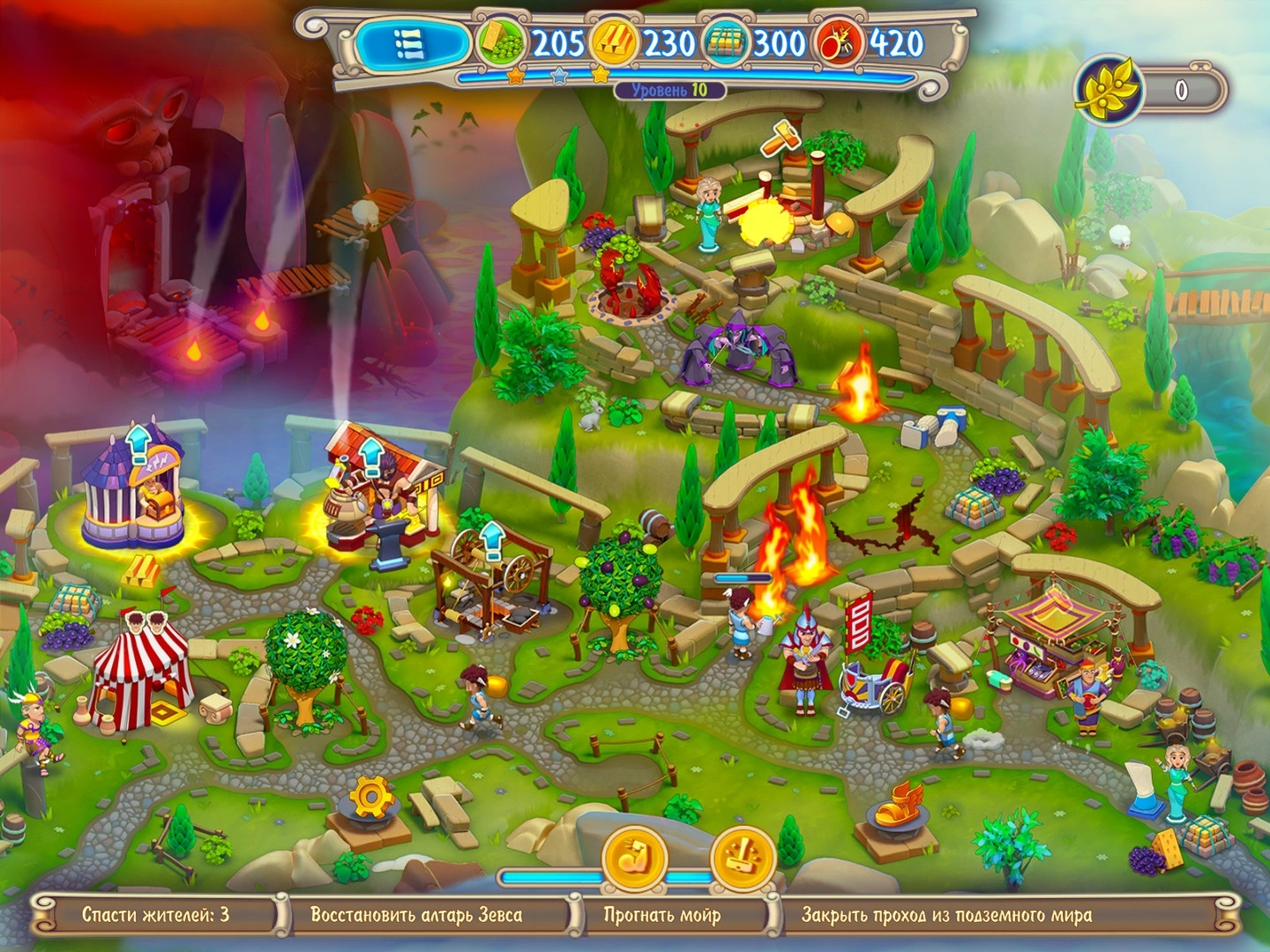Image resolution: width=1270 pixels, height=952 pixels.
Task: Click the upgrade arrow above the forge
Action: tap(370, 455)
